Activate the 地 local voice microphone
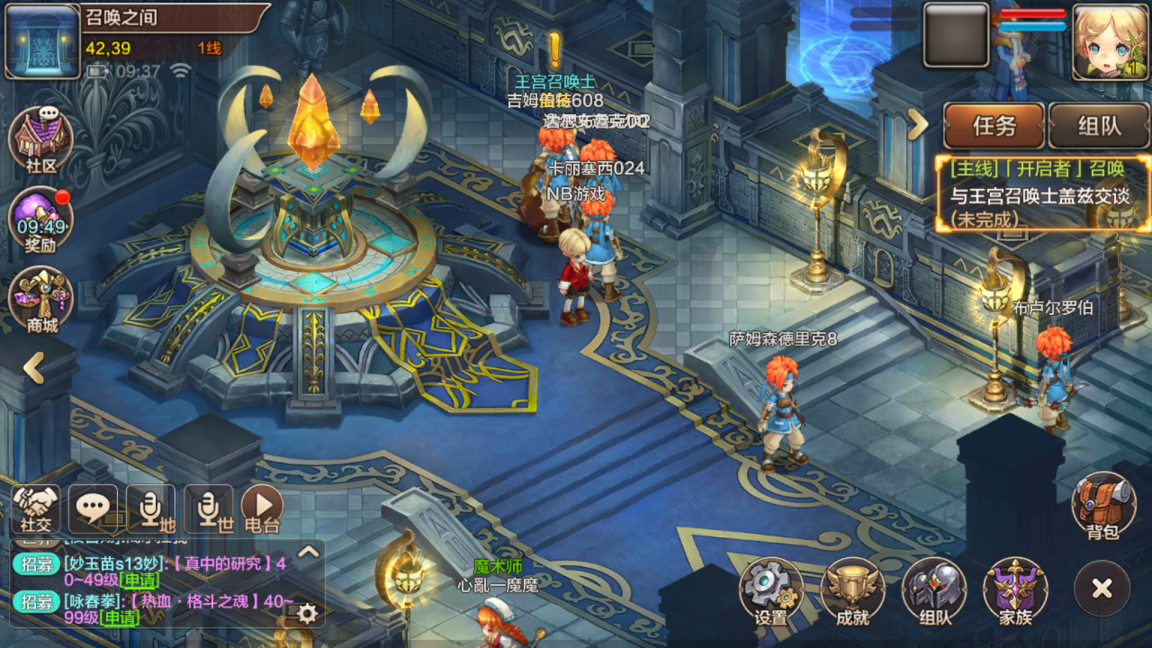Image resolution: width=1152 pixels, height=648 pixels. 150,509
